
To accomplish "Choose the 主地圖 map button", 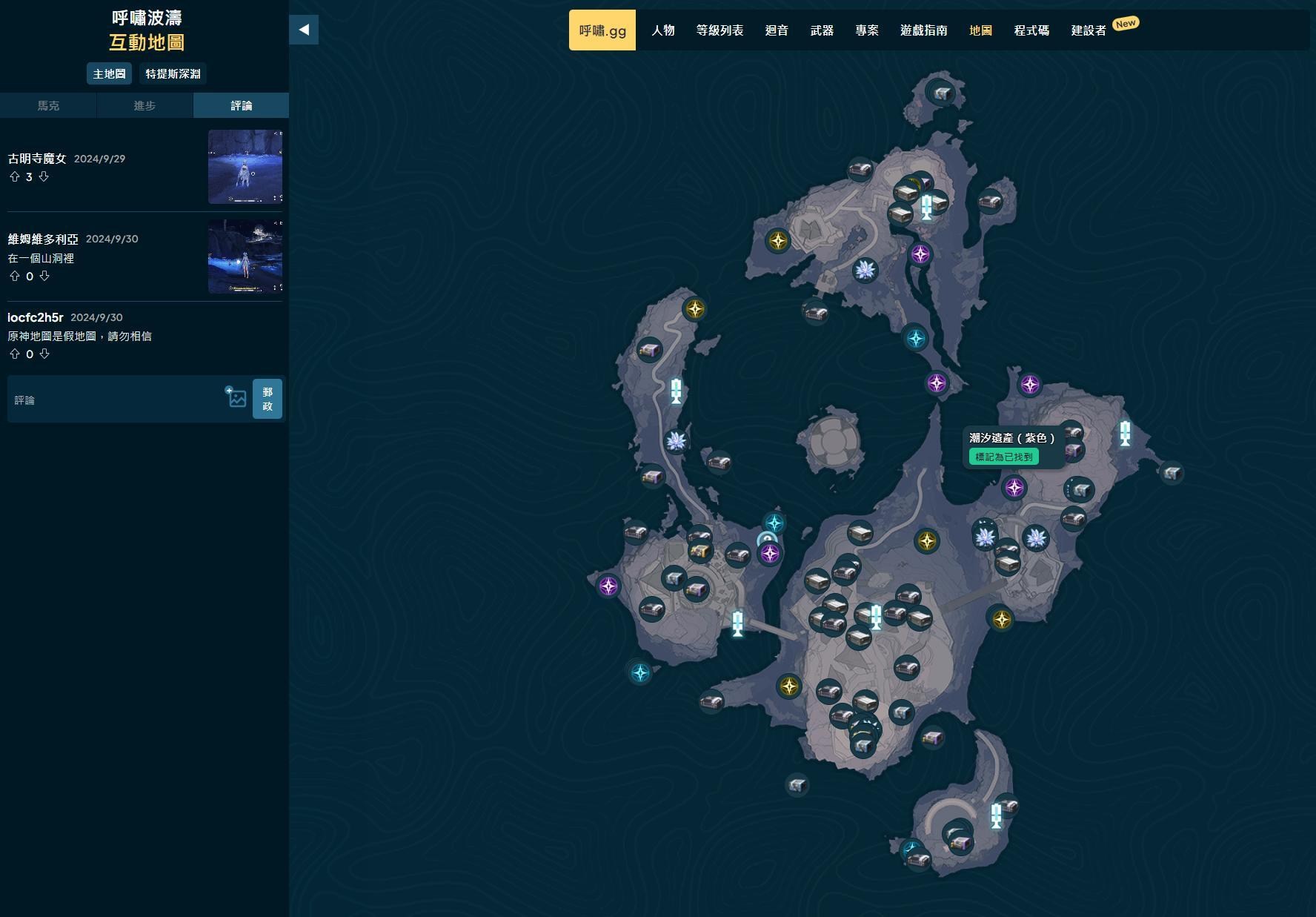I will 109,73.
